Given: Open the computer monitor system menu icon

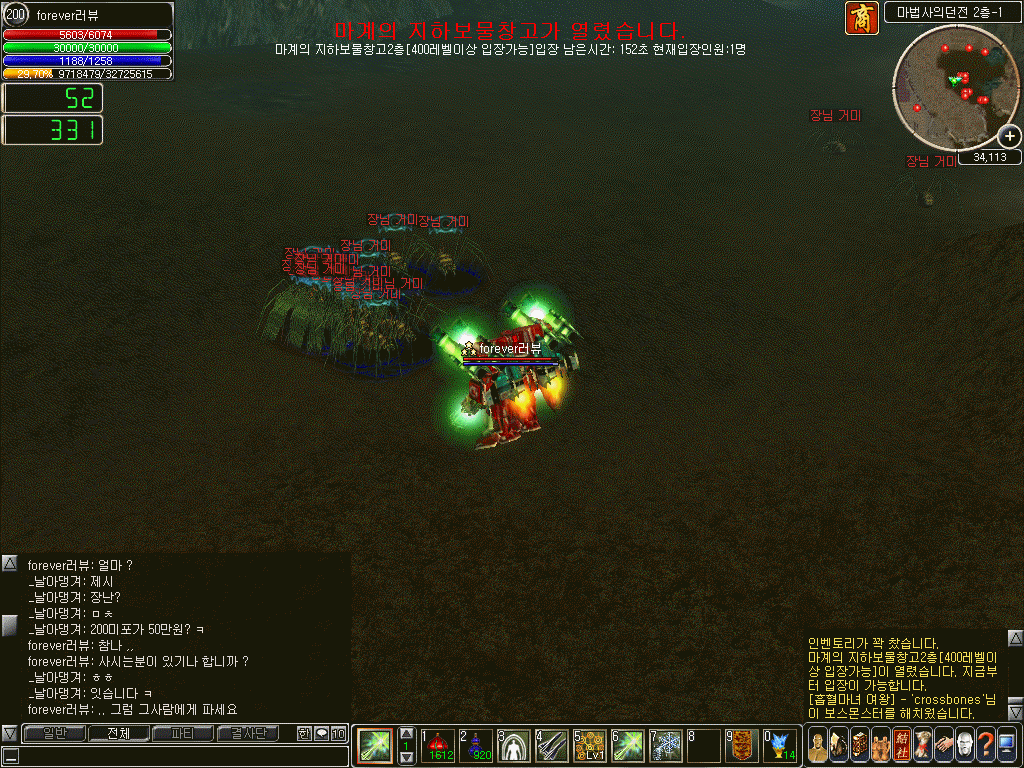Looking at the screenshot, I should (x=1007, y=745).
